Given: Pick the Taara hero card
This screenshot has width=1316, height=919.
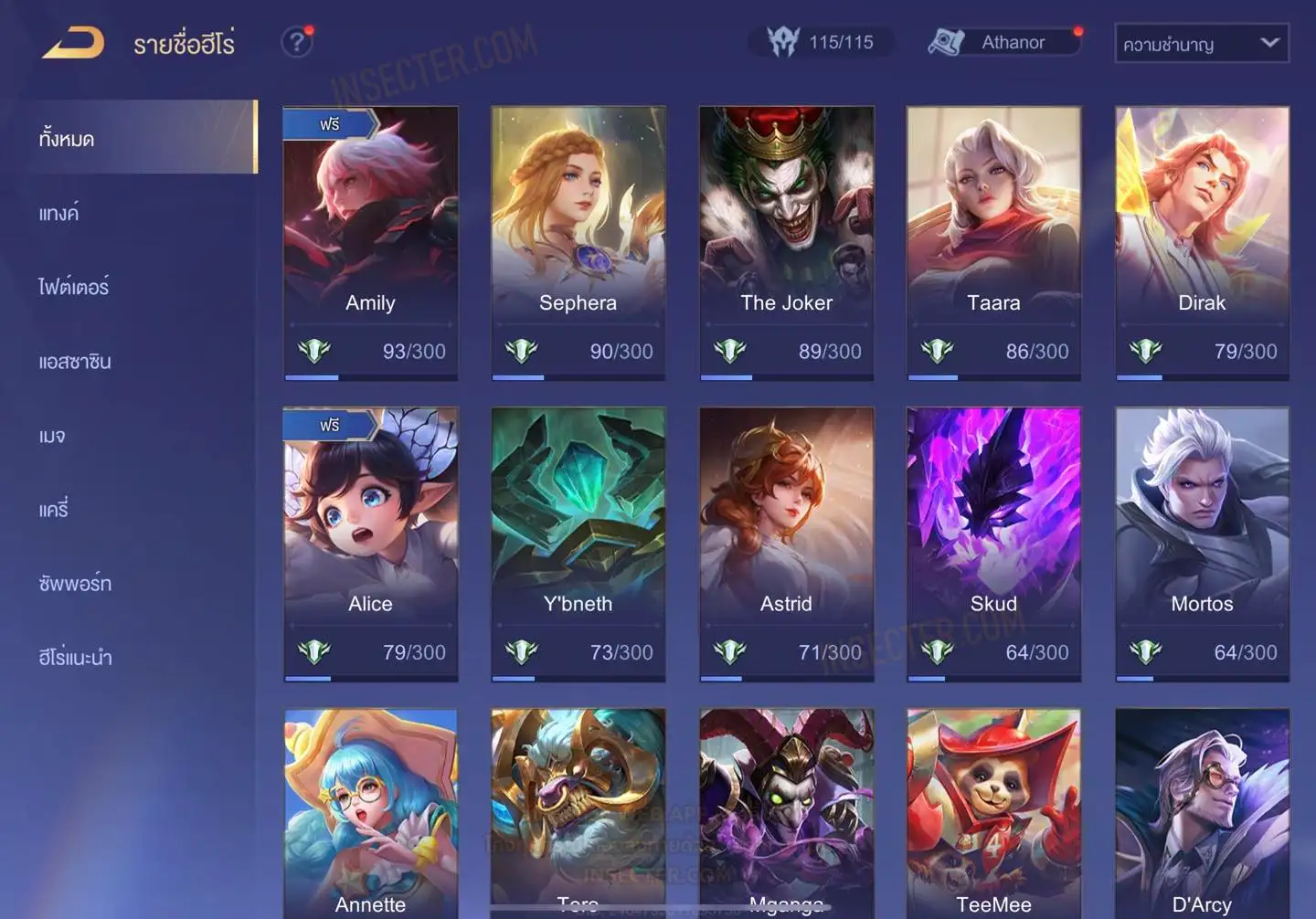Looking at the screenshot, I should point(993,242).
